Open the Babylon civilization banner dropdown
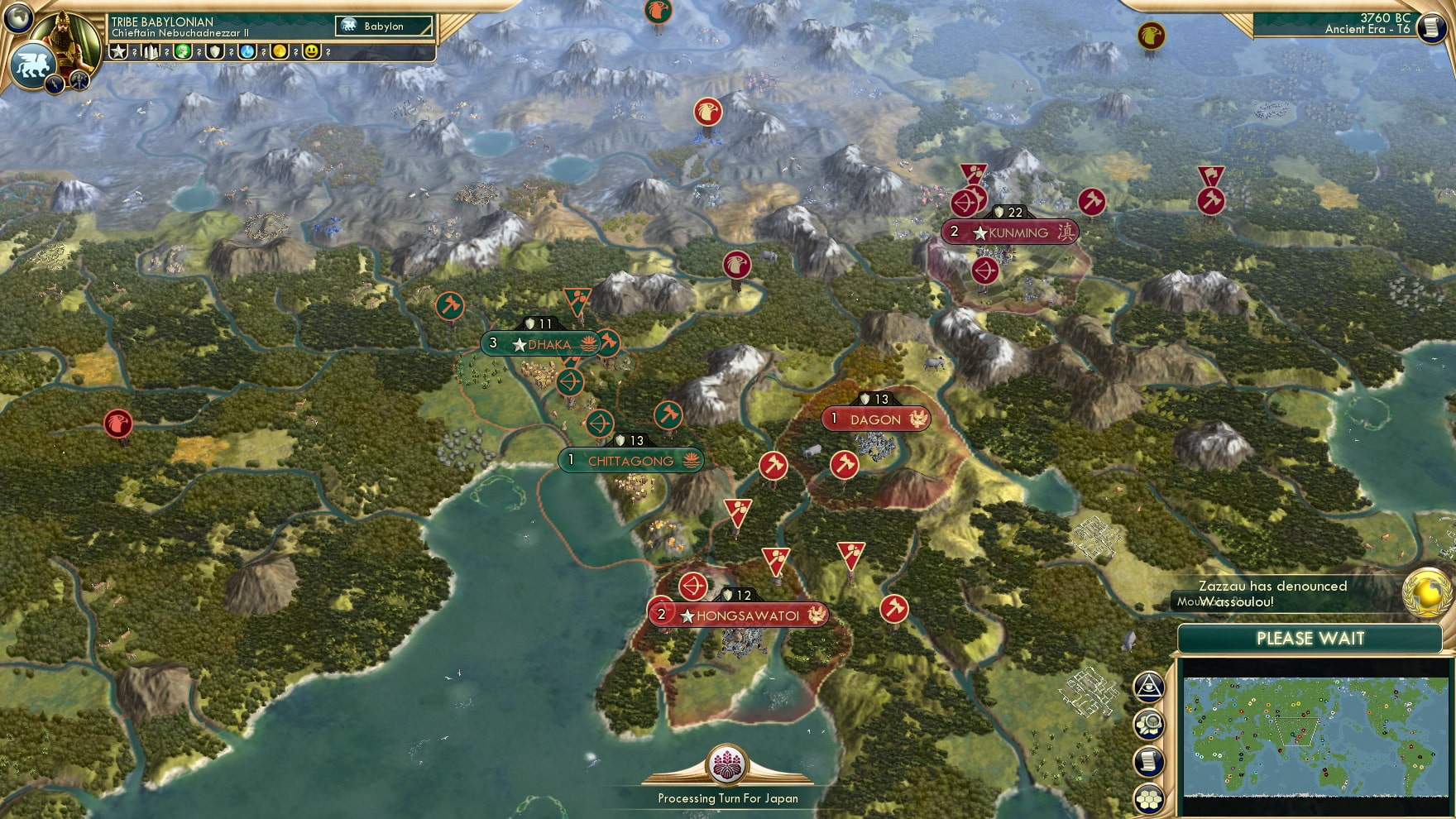 [x=382, y=26]
